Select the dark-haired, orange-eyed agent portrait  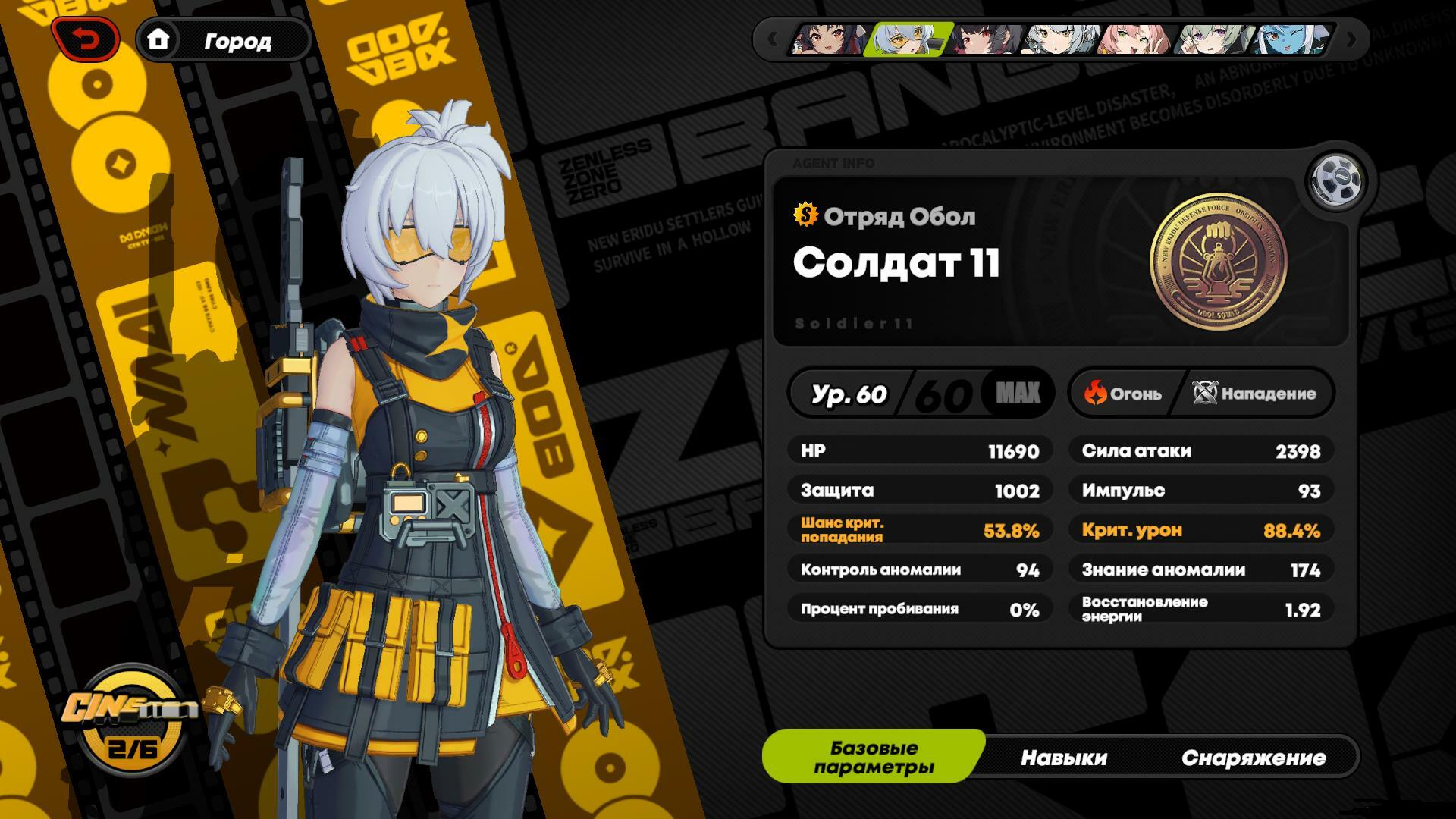click(828, 39)
